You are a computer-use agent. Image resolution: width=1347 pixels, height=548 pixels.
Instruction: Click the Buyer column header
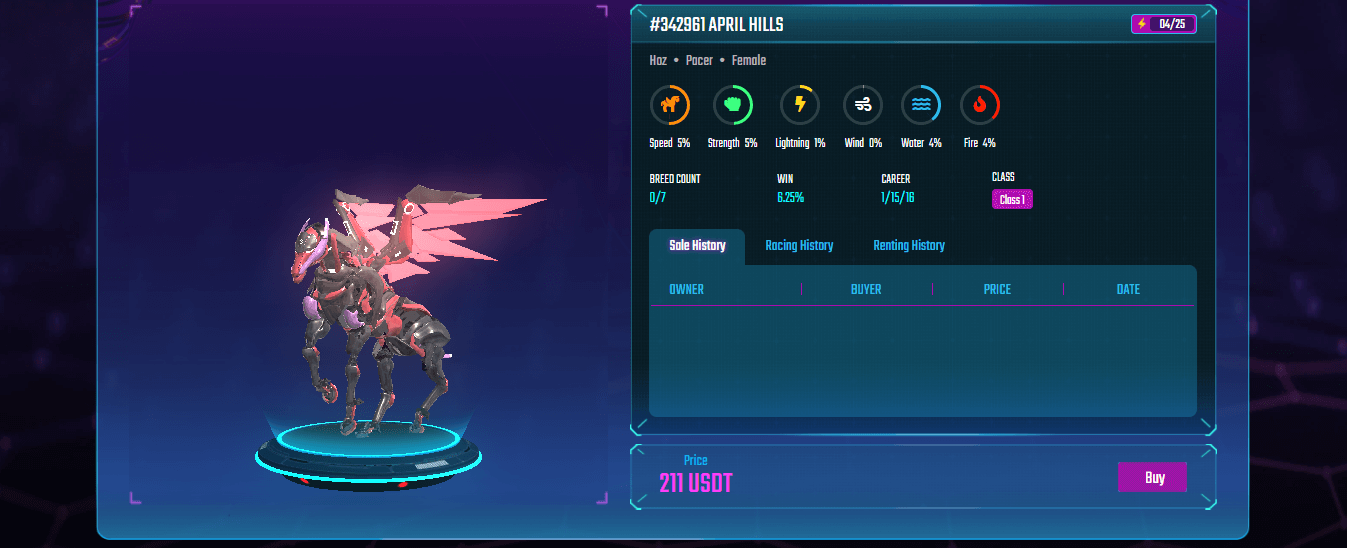pyautogui.click(x=866, y=290)
